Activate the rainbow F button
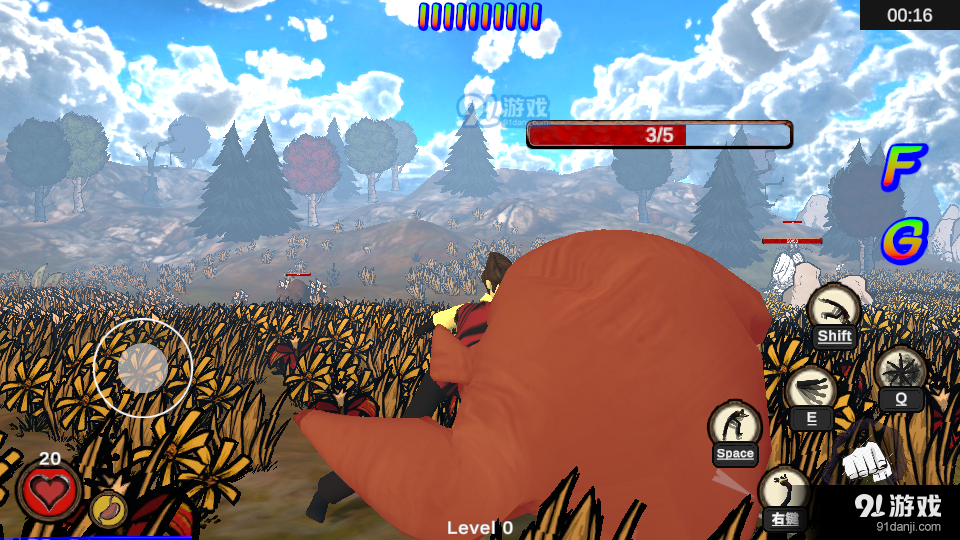Viewport: 960px width, 540px height. 903,167
